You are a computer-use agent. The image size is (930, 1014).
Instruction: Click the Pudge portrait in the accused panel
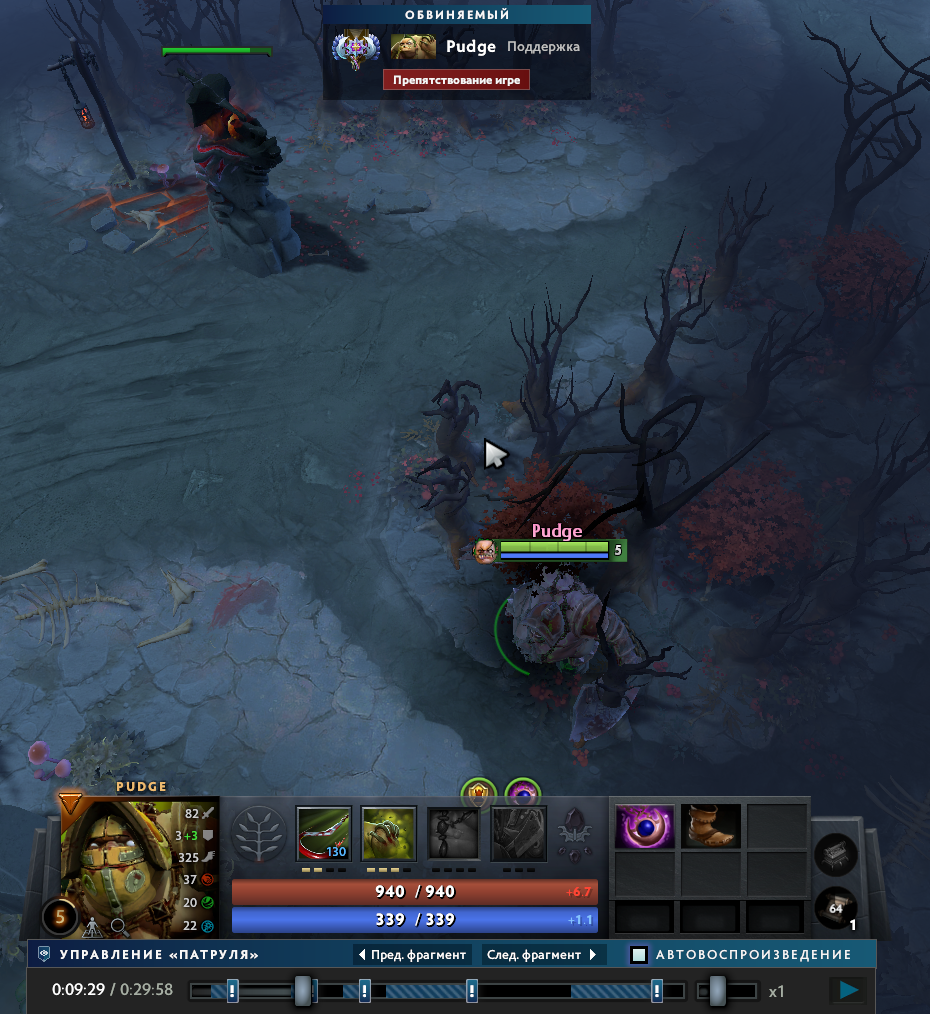(413, 47)
